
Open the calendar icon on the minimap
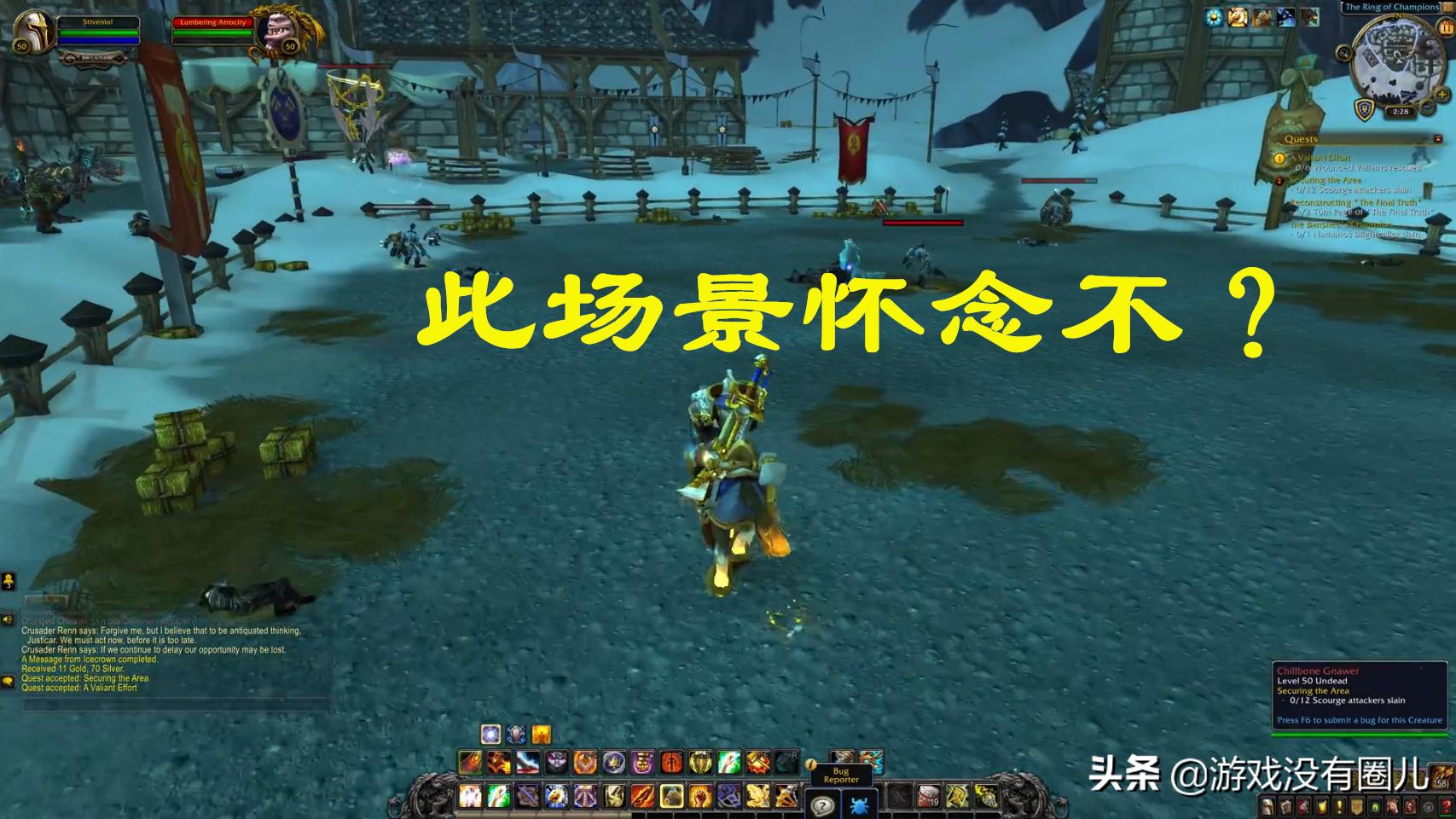click(1446, 28)
